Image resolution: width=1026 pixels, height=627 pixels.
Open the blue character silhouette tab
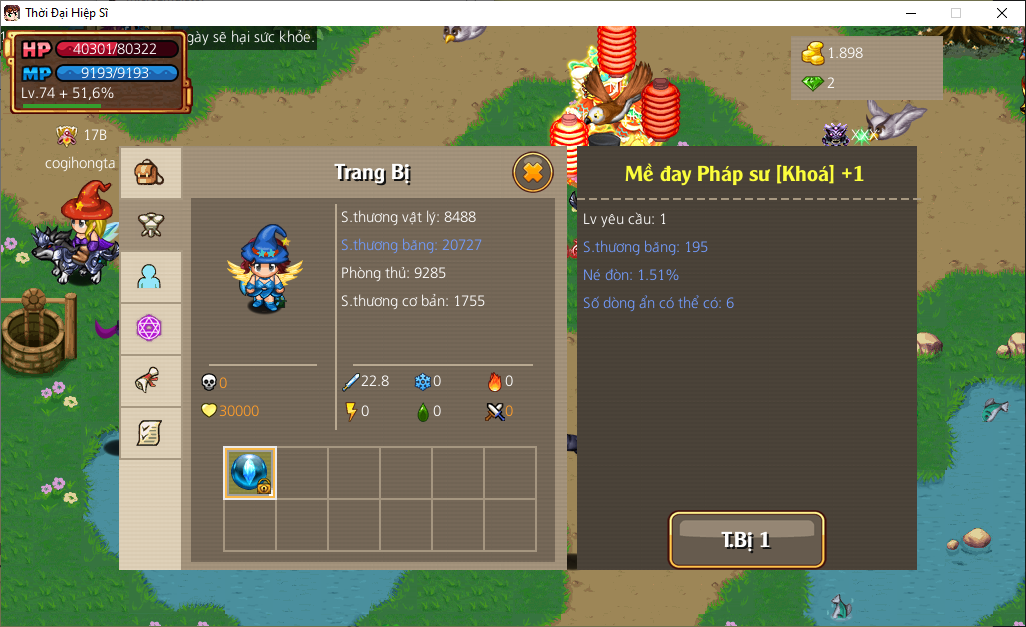pos(150,277)
